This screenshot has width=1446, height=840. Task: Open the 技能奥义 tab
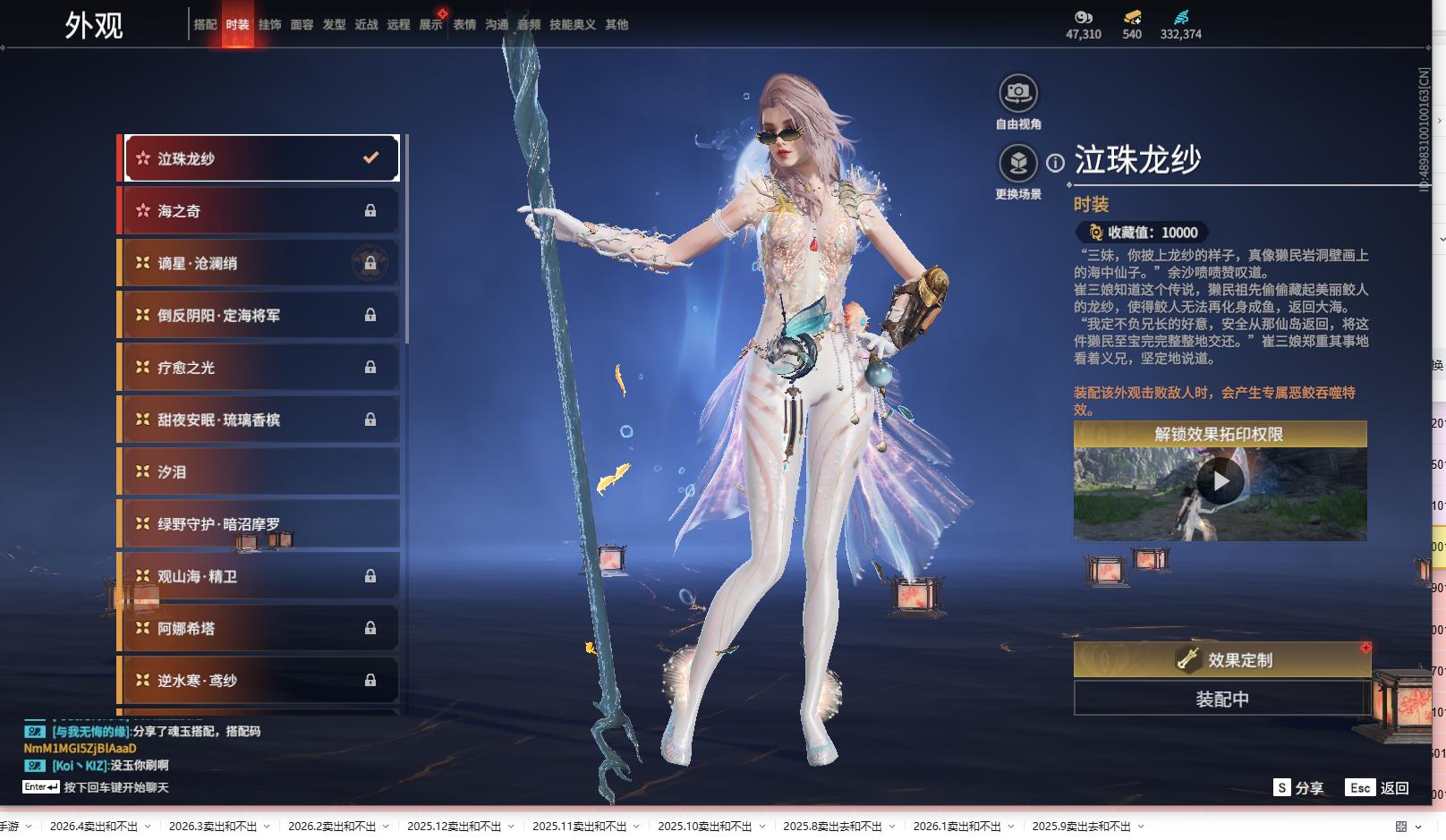[572, 25]
